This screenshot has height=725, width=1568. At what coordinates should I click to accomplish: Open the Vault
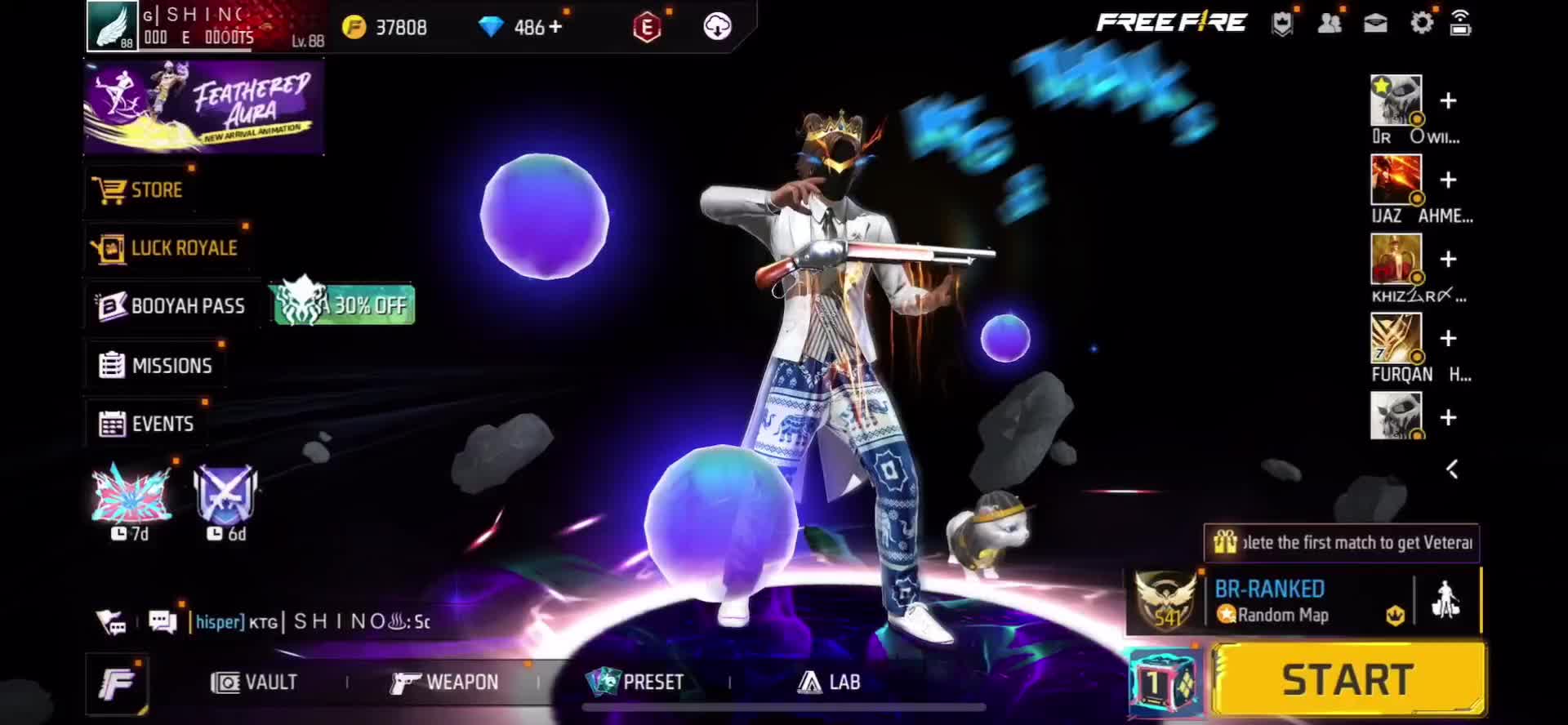(254, 682)
